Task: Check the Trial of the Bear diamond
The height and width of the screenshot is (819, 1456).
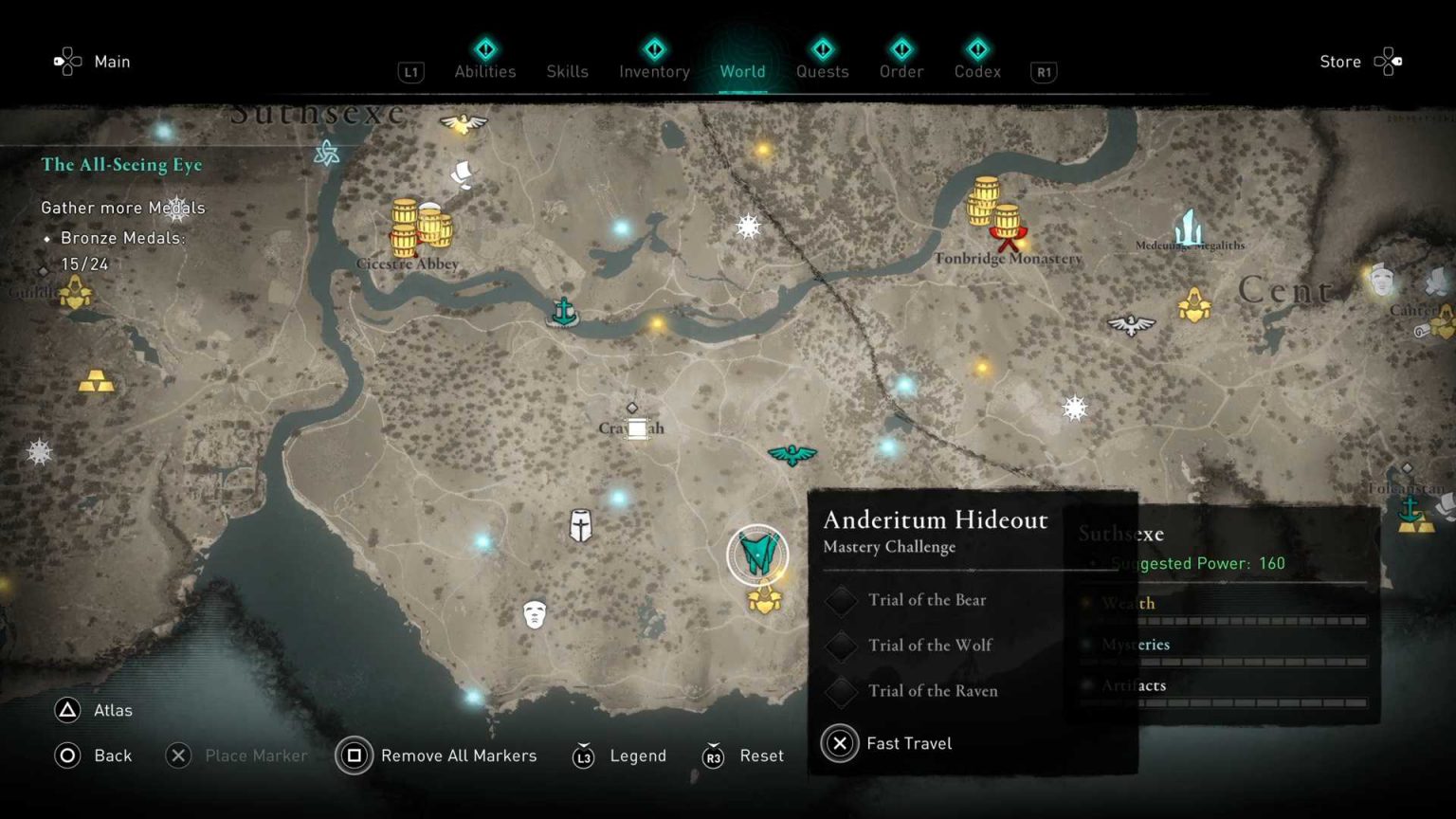Action: click(x=840, y=600)
